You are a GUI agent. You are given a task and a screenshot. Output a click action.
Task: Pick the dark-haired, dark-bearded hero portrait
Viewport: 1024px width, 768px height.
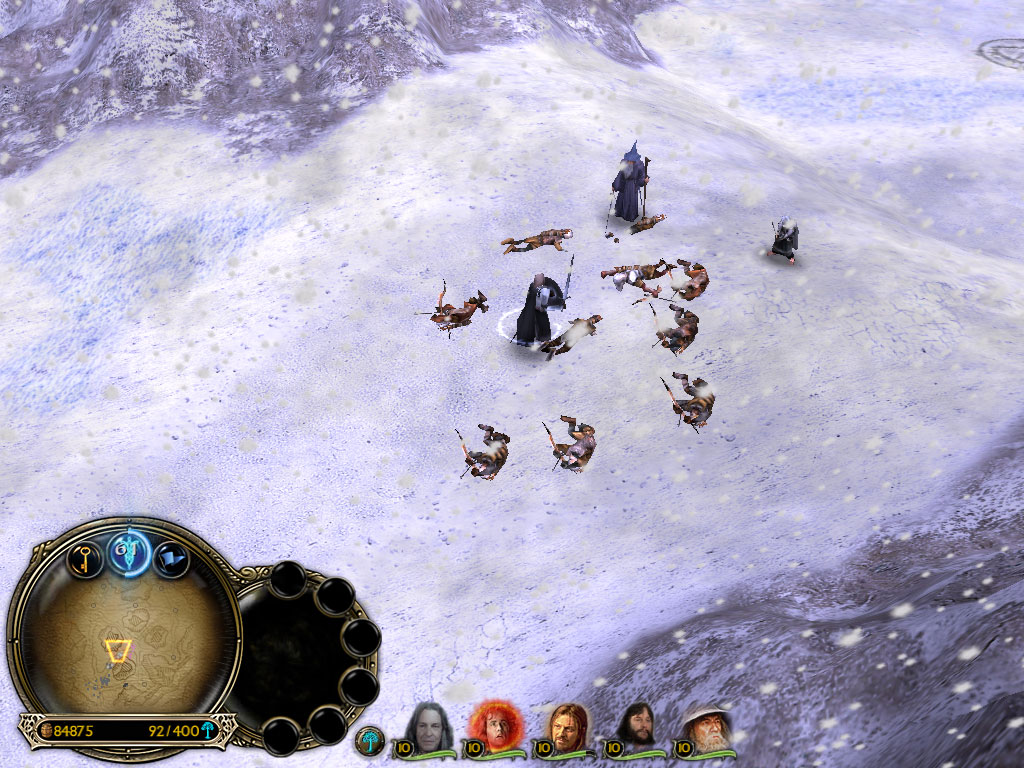pos(635,727)
